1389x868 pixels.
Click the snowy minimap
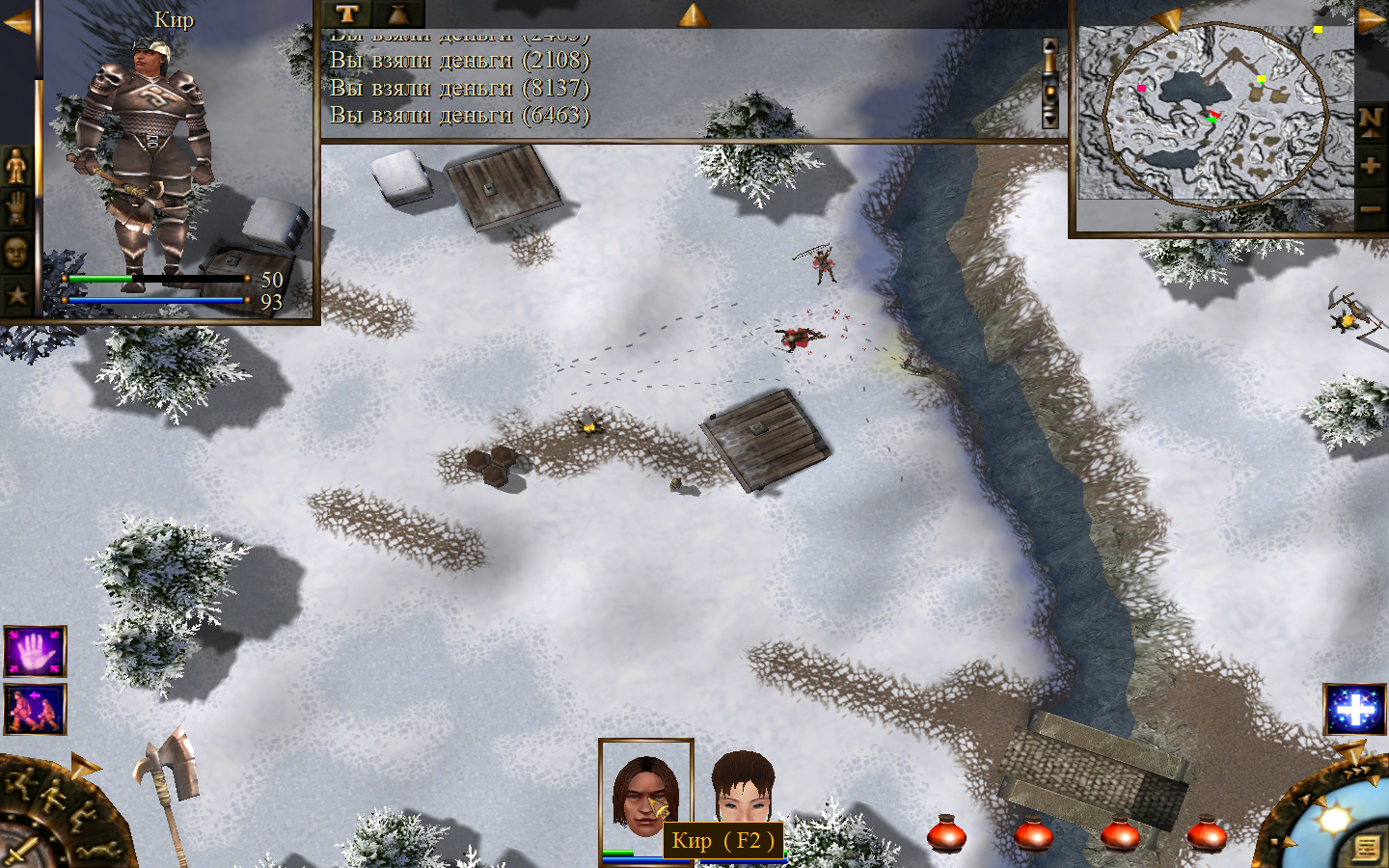point(1215,114)
